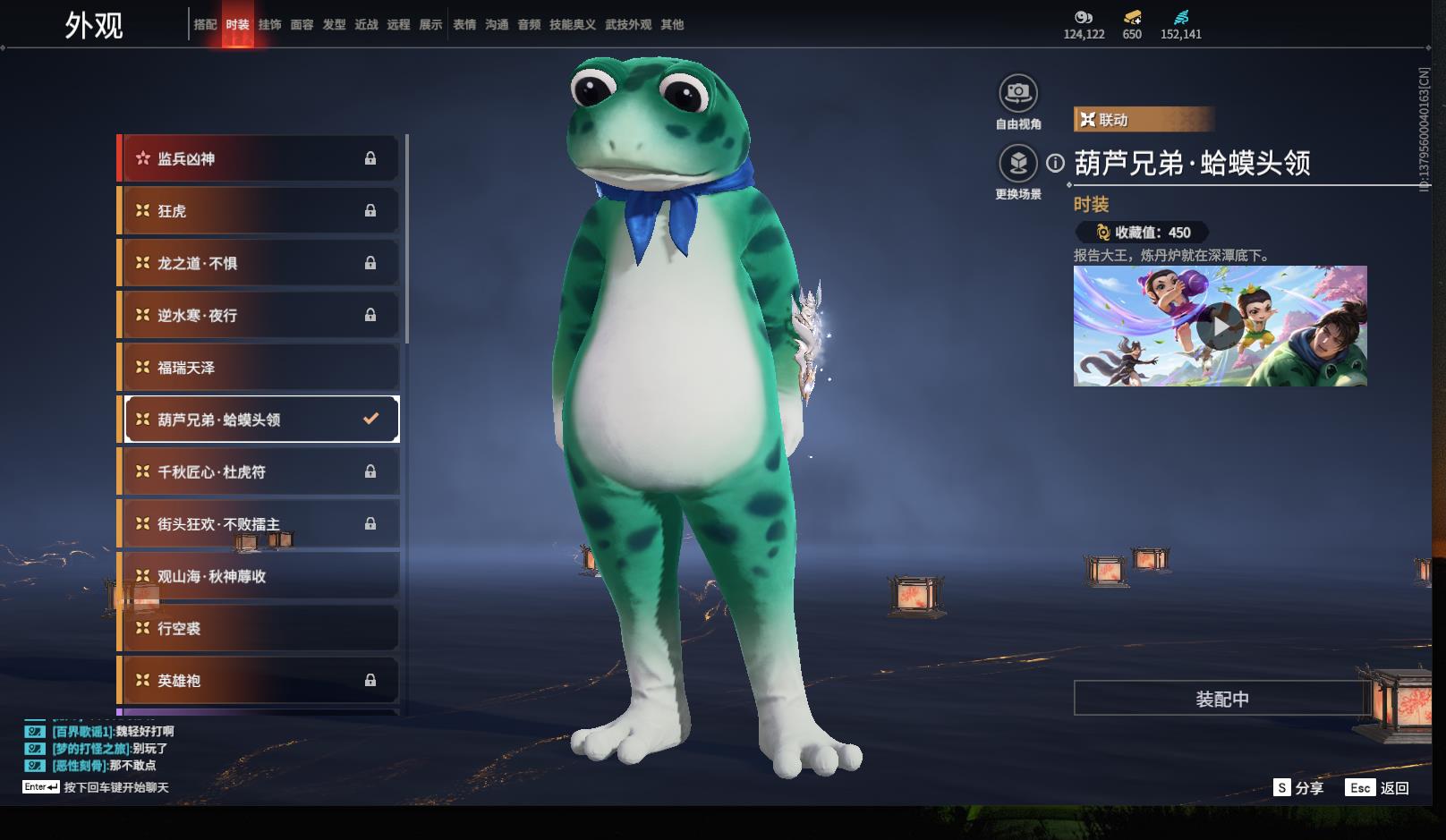The height and width of the screenshot is (840, 1446).
Task: Choose the 观山海·秋神蓐收 outfit
Action: 258,577
